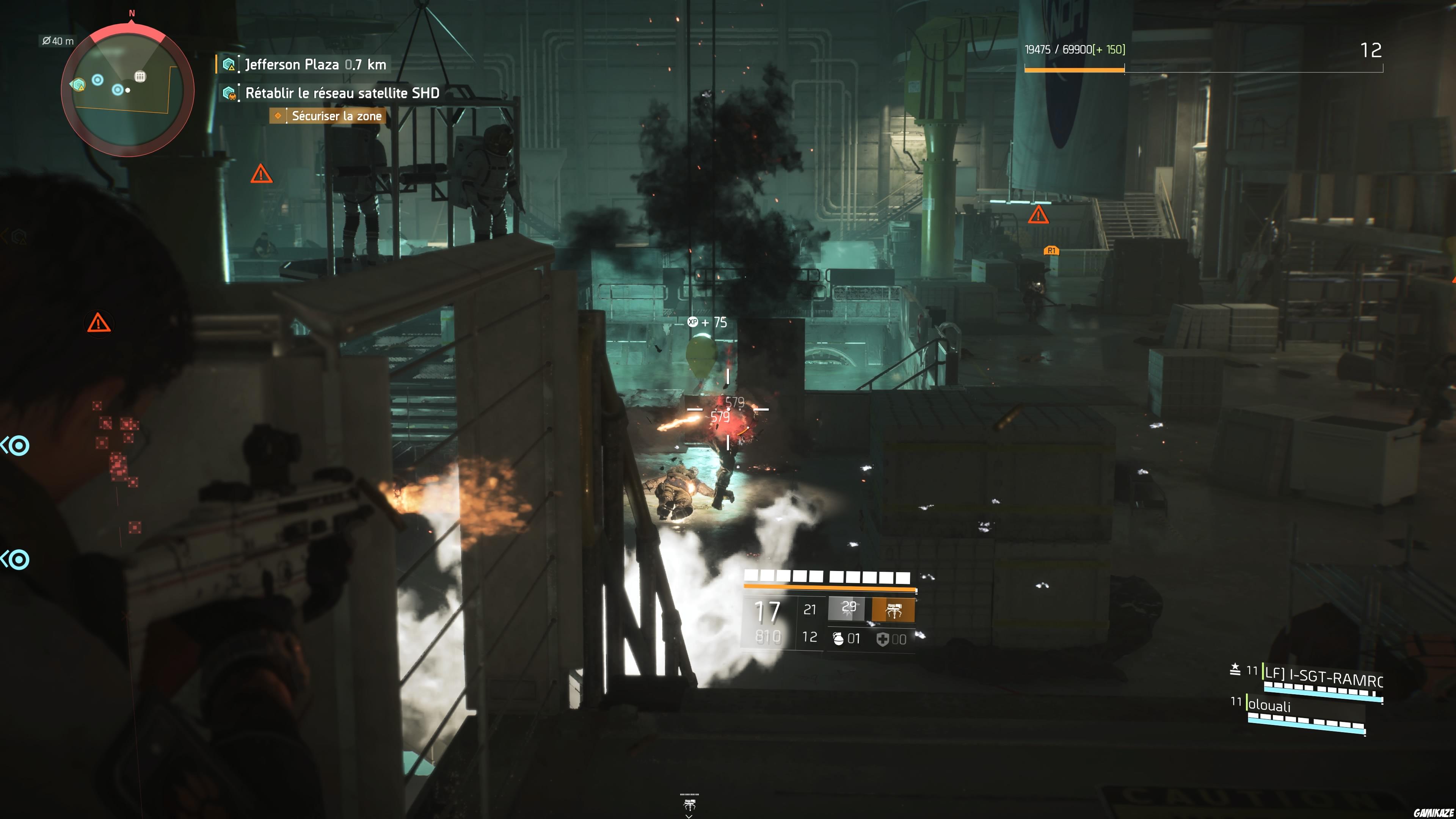Click the R1 enemy marker in the distance

[1052, 250]
